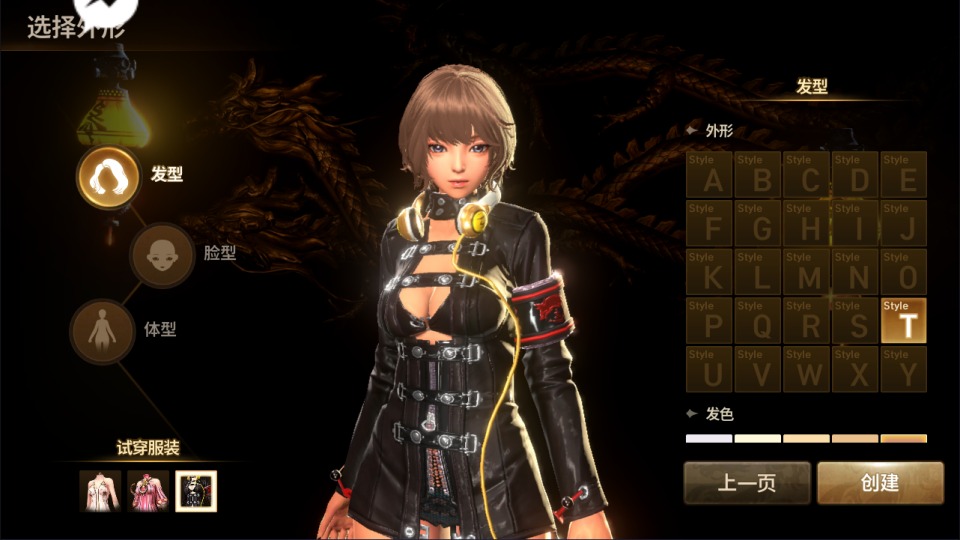Choose hairstyle Style U
The height and width of the screenshot is (540, 960).
710,369
